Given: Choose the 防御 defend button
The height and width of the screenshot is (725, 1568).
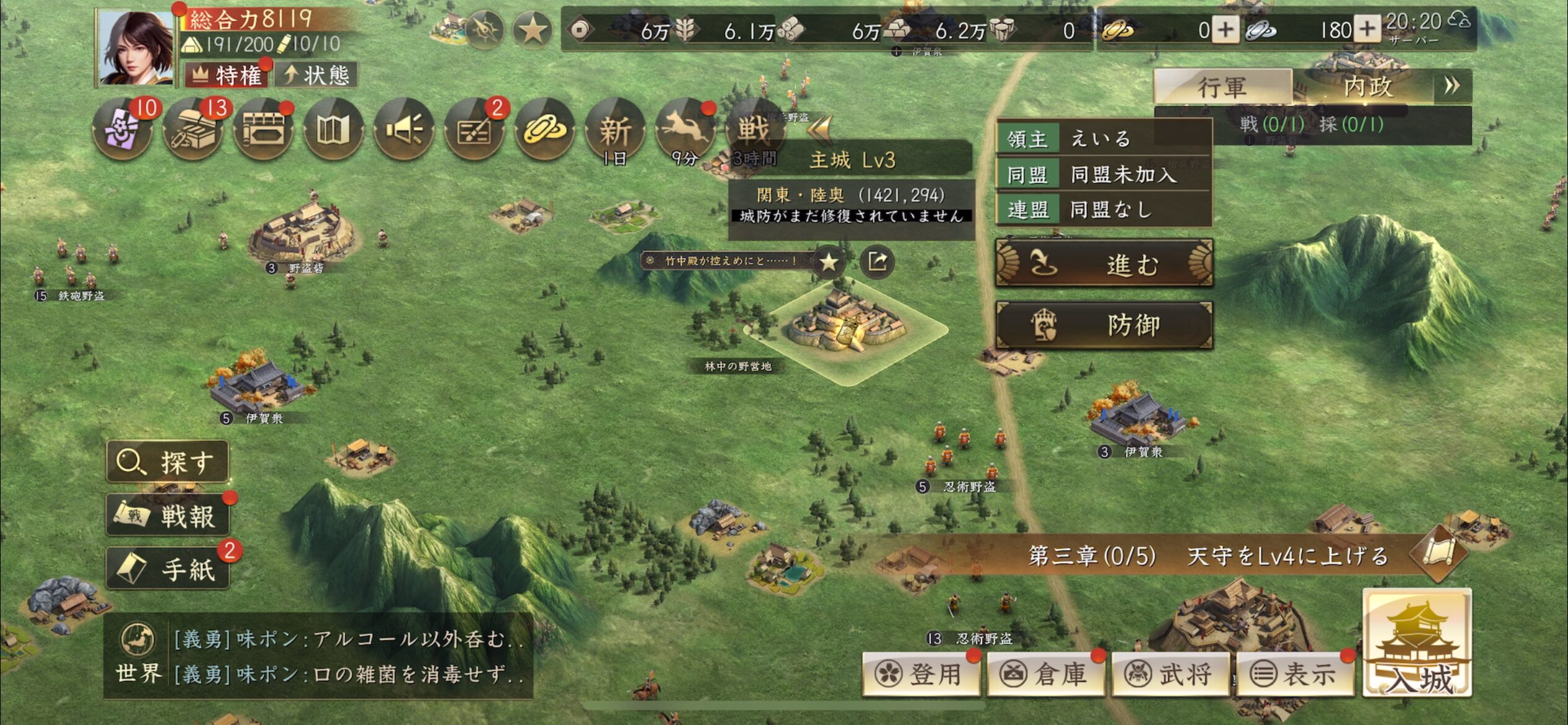Looking at the screenshot, I should point(1104,325).
